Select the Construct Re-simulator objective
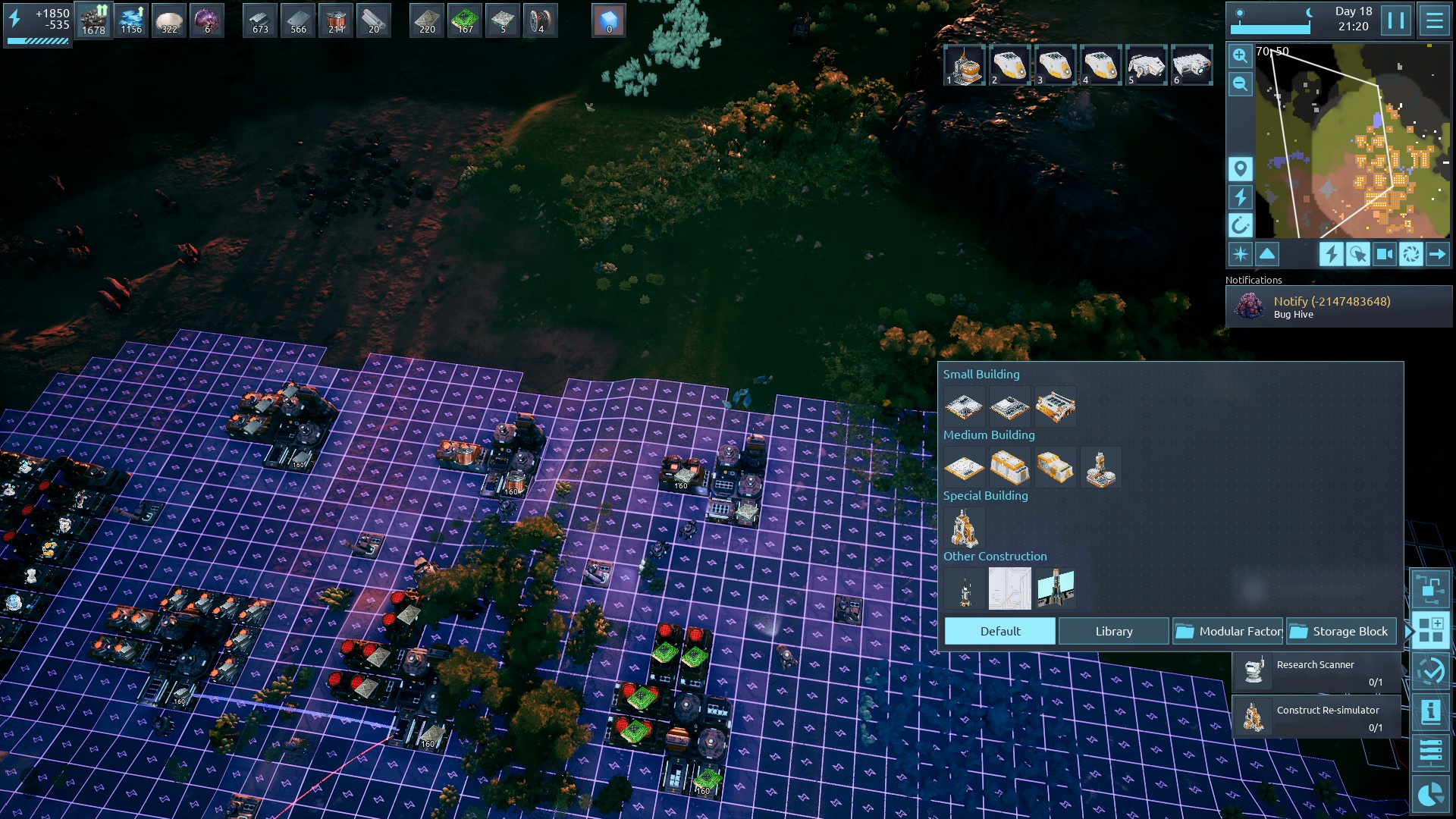Viewport: 1456px width, 819px height. tap(1318, 717)
